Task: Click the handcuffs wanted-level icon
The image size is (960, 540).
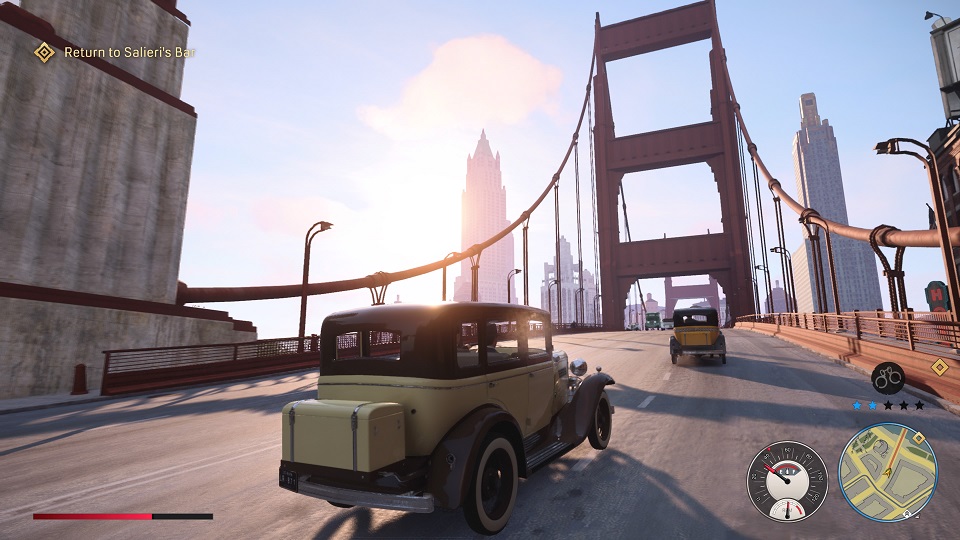Action: click(x=887, y=378)
